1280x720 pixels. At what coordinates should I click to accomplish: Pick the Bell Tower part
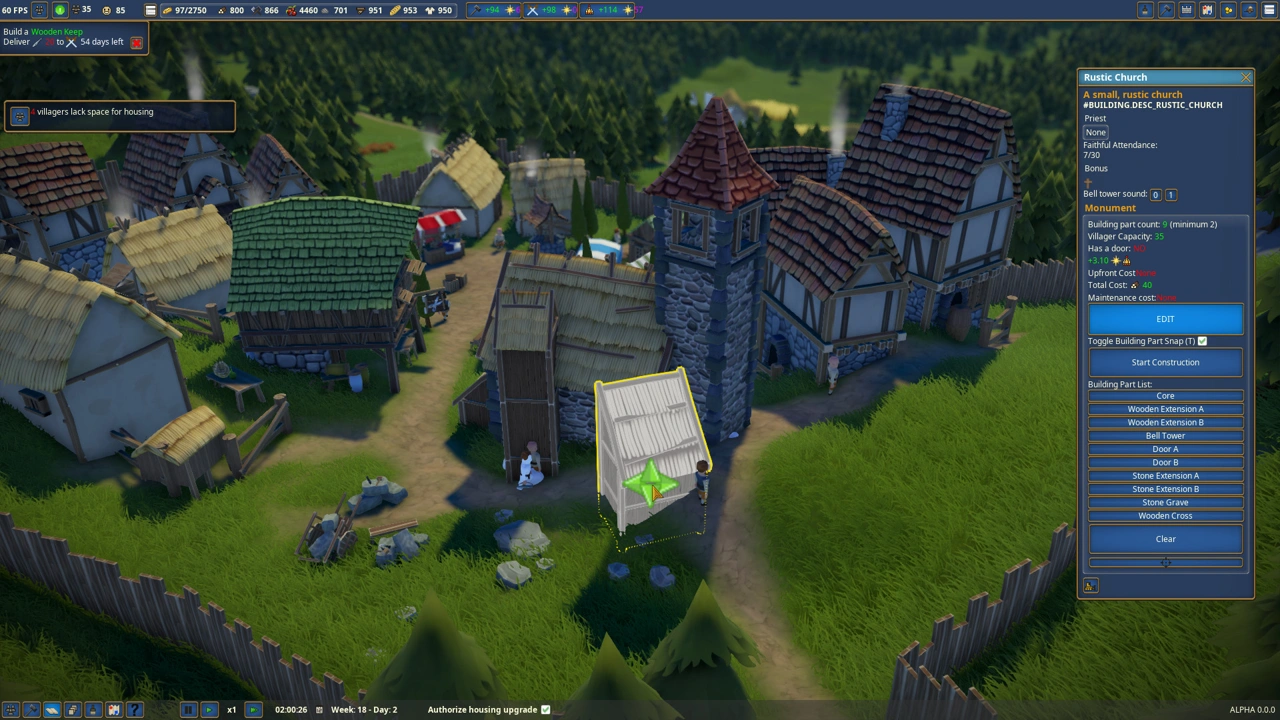tap(1165, 436)
